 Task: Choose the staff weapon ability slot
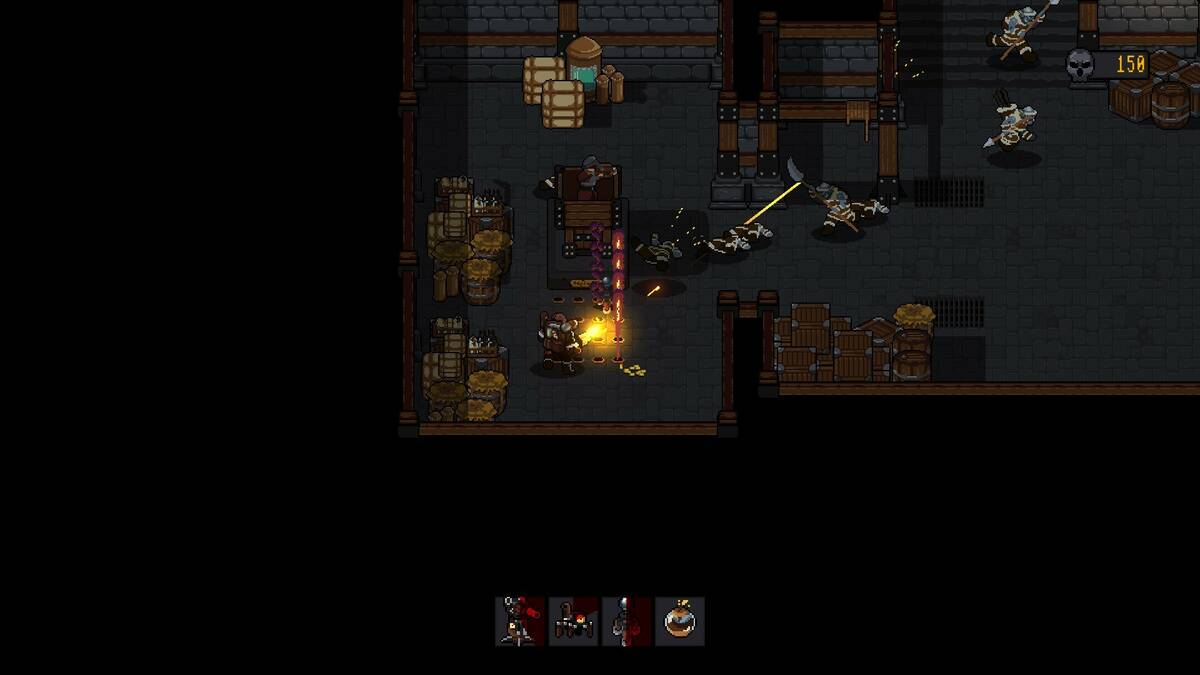[627, 621]
